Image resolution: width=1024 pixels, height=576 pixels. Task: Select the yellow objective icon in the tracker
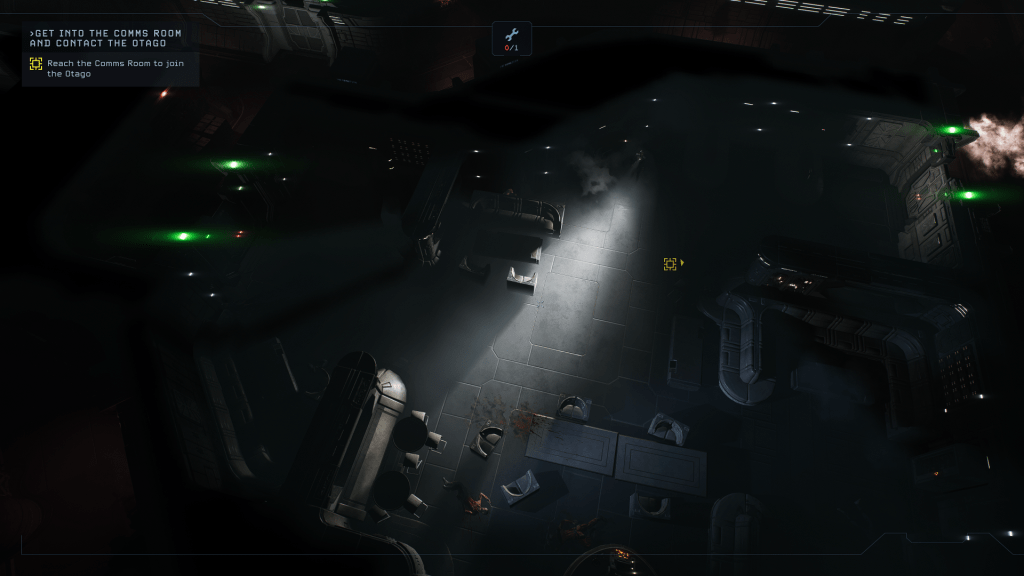[x=36, y=64]
